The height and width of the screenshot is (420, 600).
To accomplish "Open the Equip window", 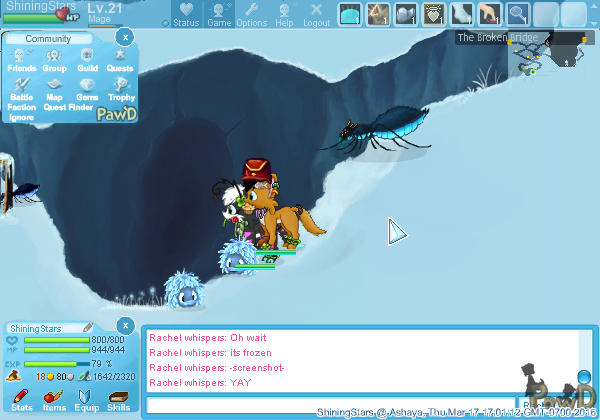I will coord(87,401).
